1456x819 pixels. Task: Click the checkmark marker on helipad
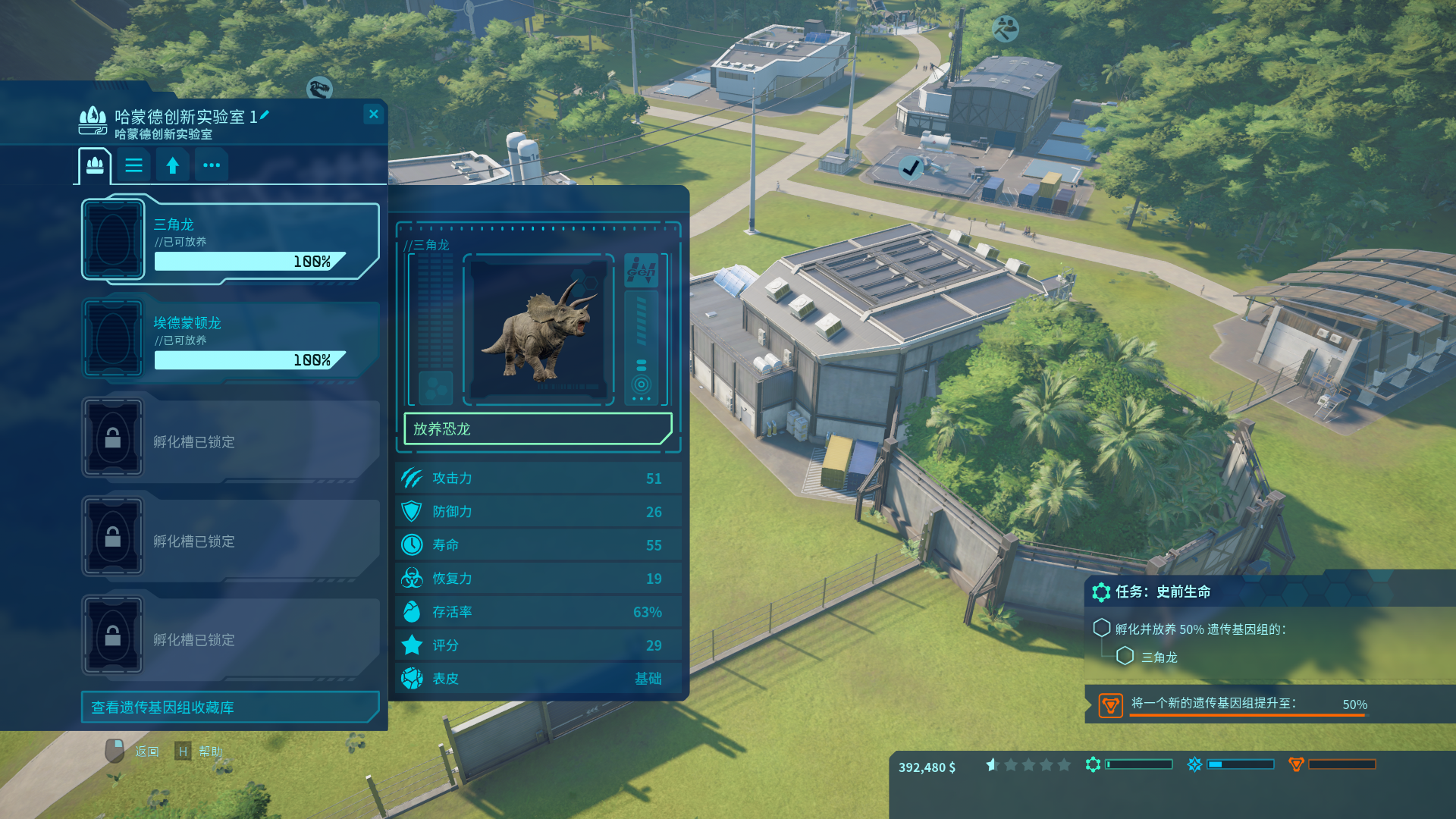911,168
